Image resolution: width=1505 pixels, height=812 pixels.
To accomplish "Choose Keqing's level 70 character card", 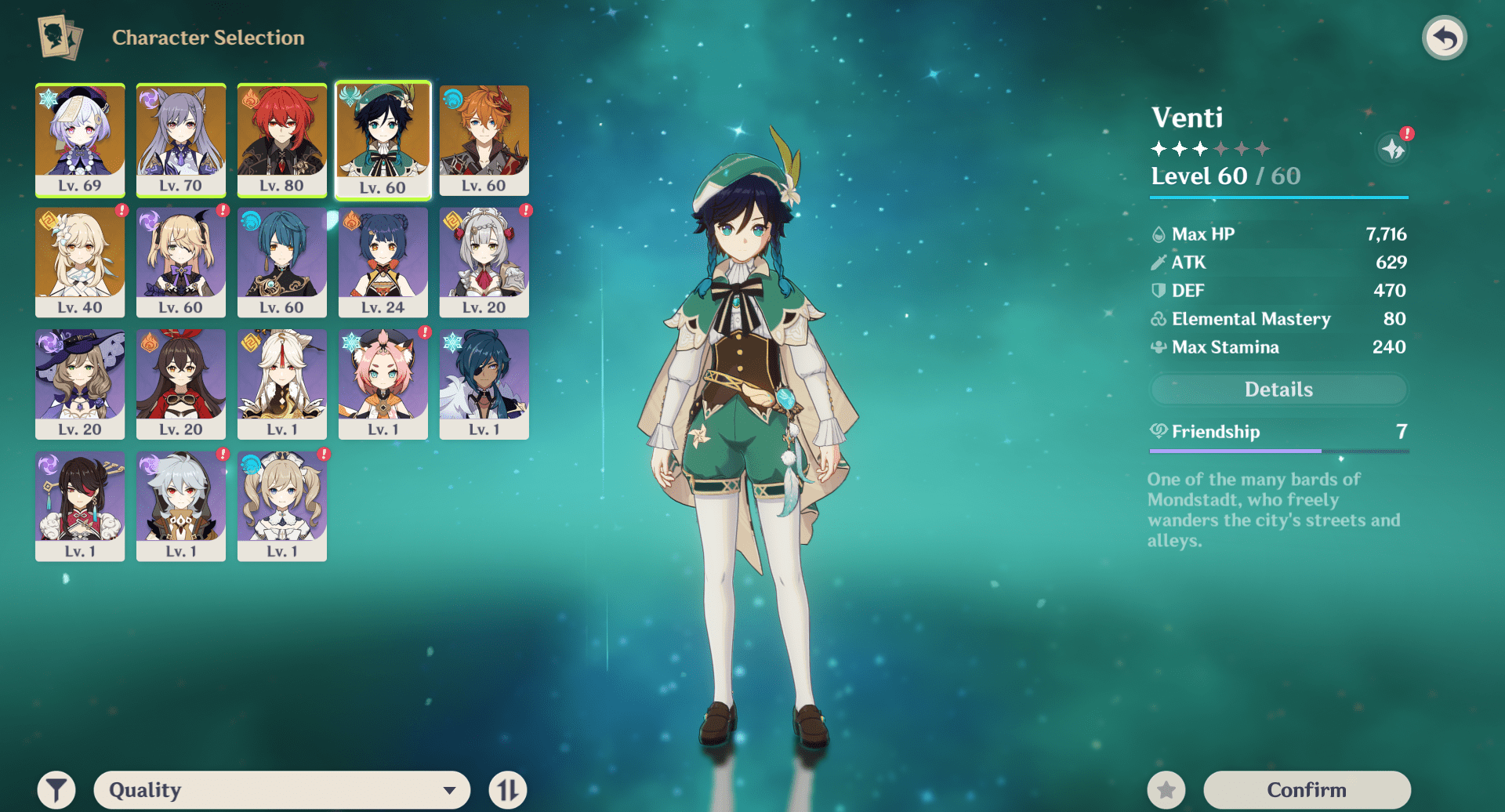I will pyautogui.click(x=181, y=140).
